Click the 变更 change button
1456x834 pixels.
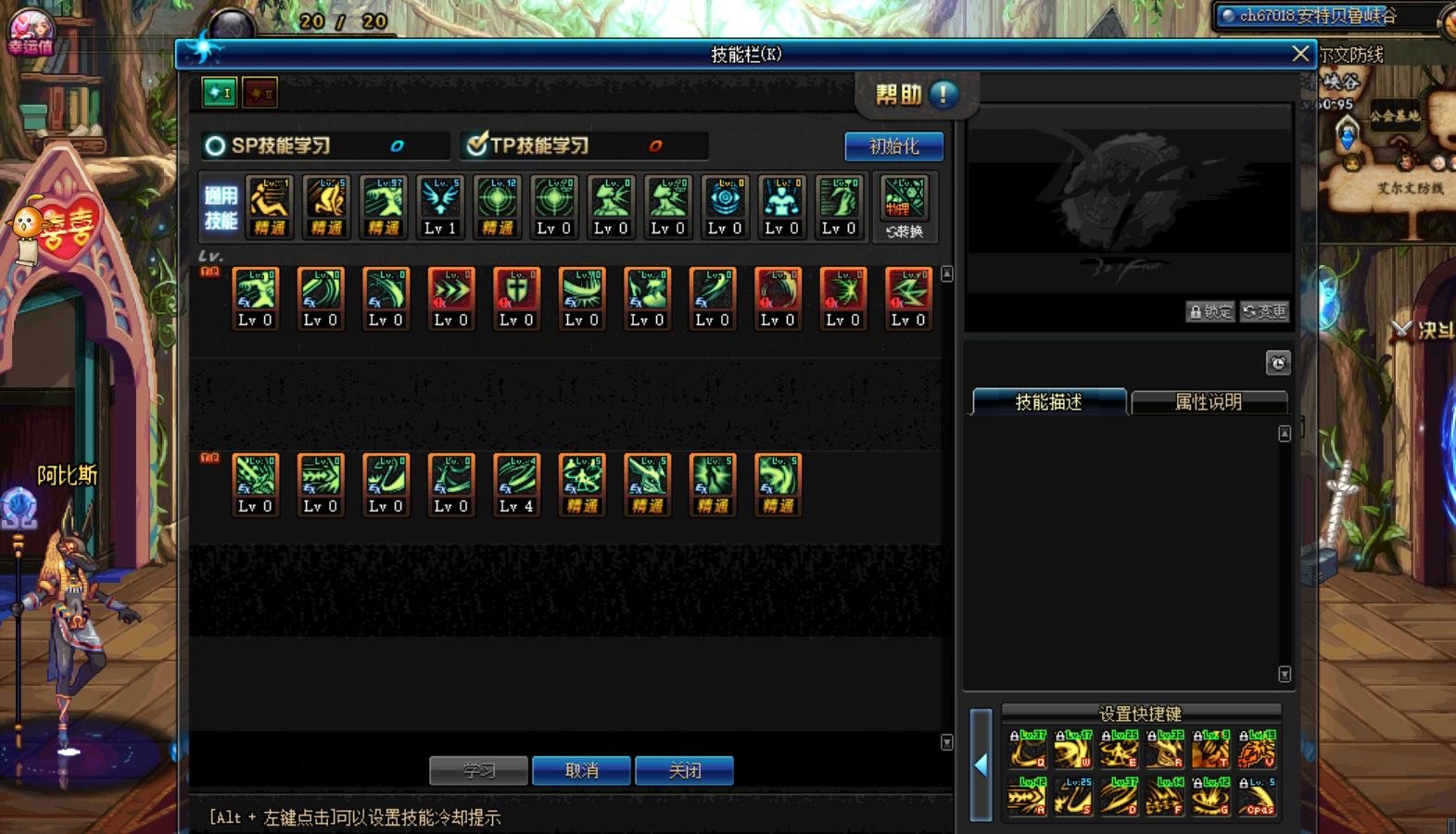[1265, 311]
